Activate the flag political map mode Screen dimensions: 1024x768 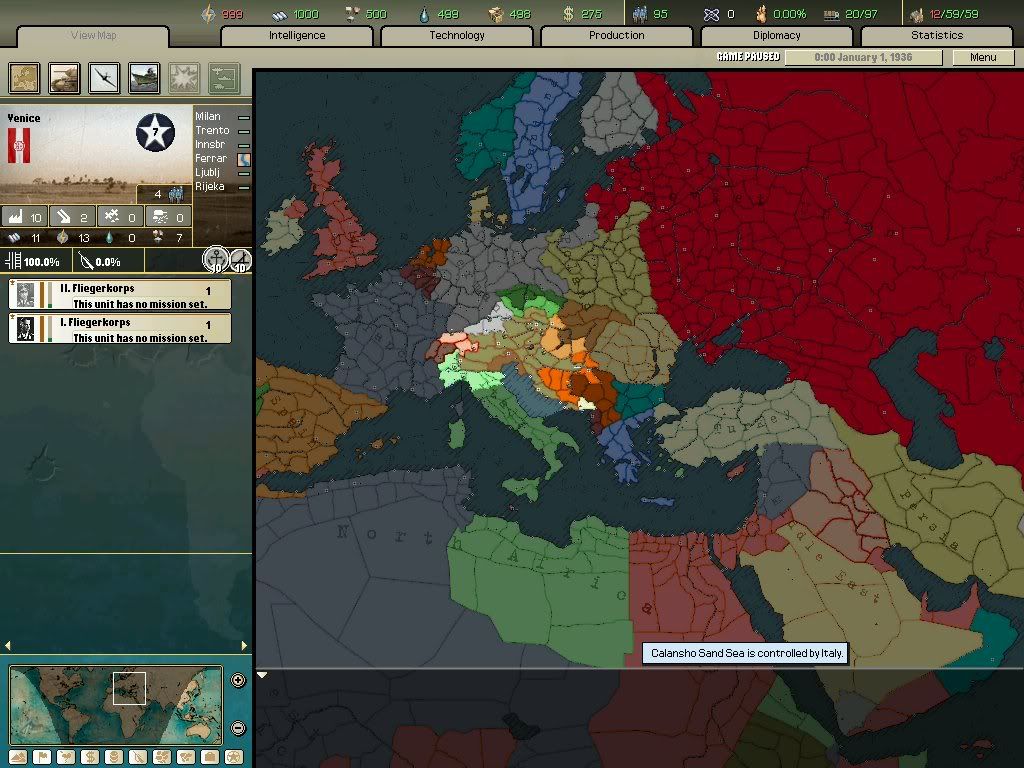pyautogui.click(x=41, y=757)
